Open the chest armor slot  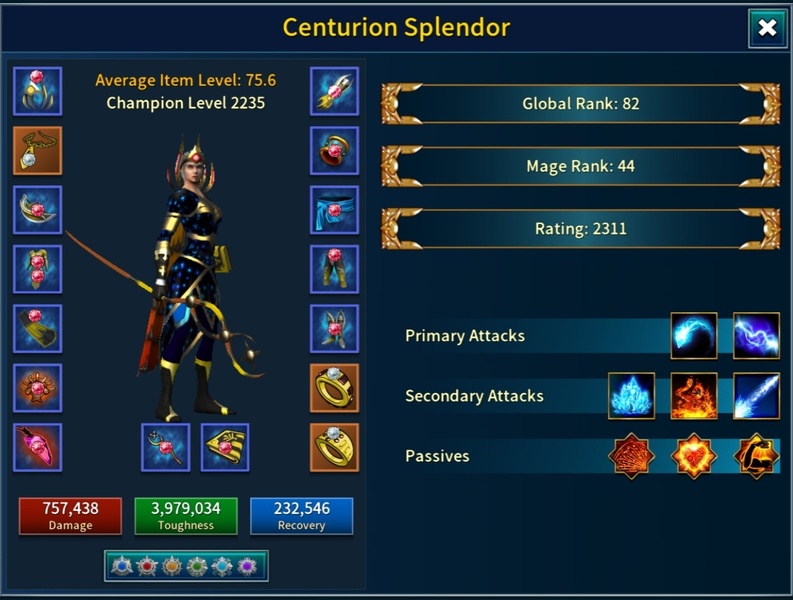coord(38,269)
